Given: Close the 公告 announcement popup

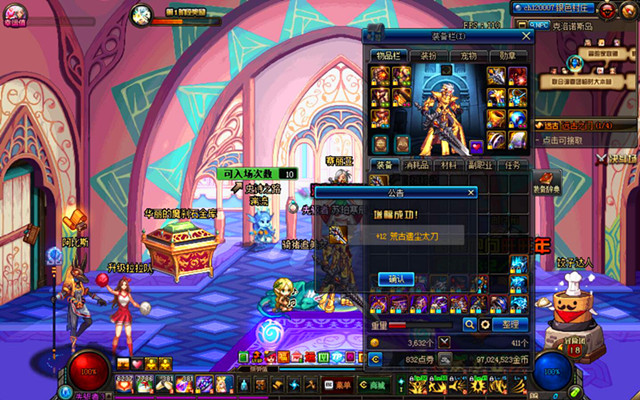Looking at the screenshot, I should 469,191.
